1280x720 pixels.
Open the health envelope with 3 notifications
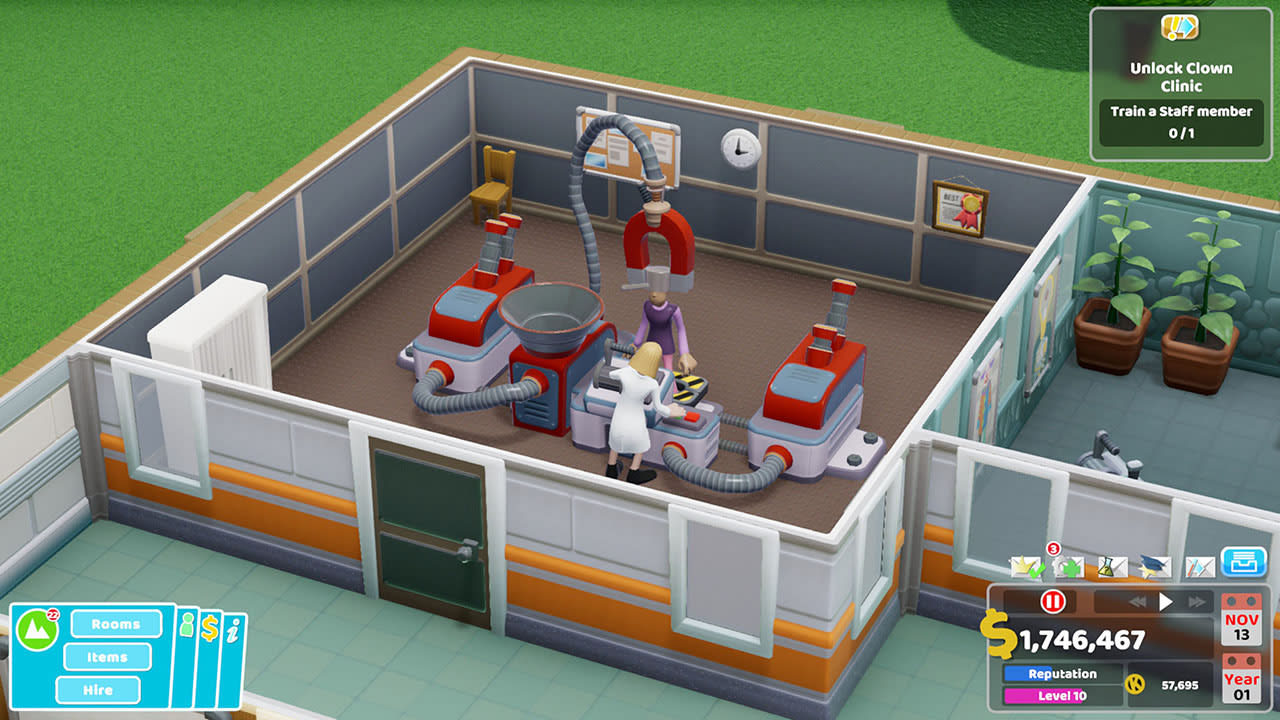tap(1069, 566)
